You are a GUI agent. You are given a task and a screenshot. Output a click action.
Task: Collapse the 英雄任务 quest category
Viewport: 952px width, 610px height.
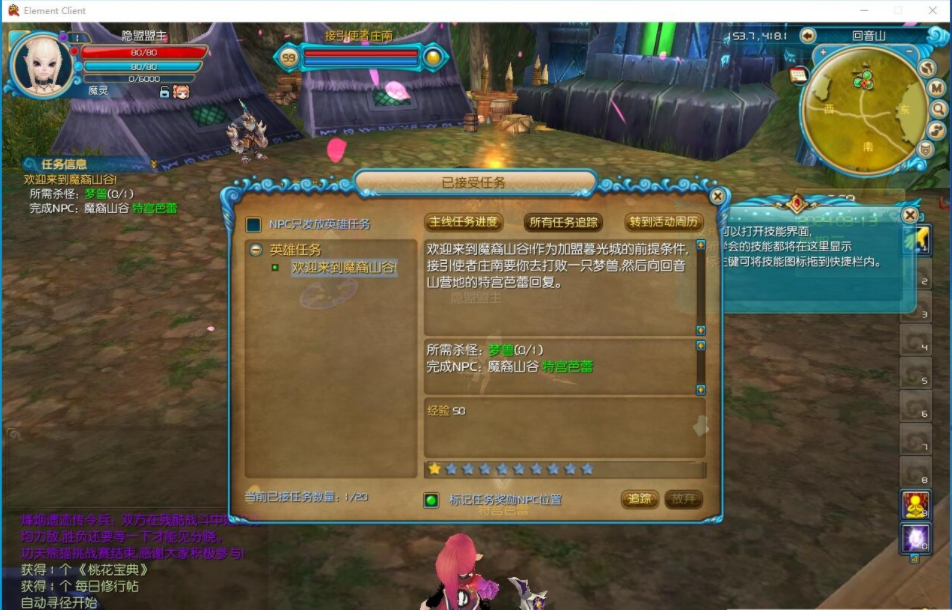click(x=257, y=250)
